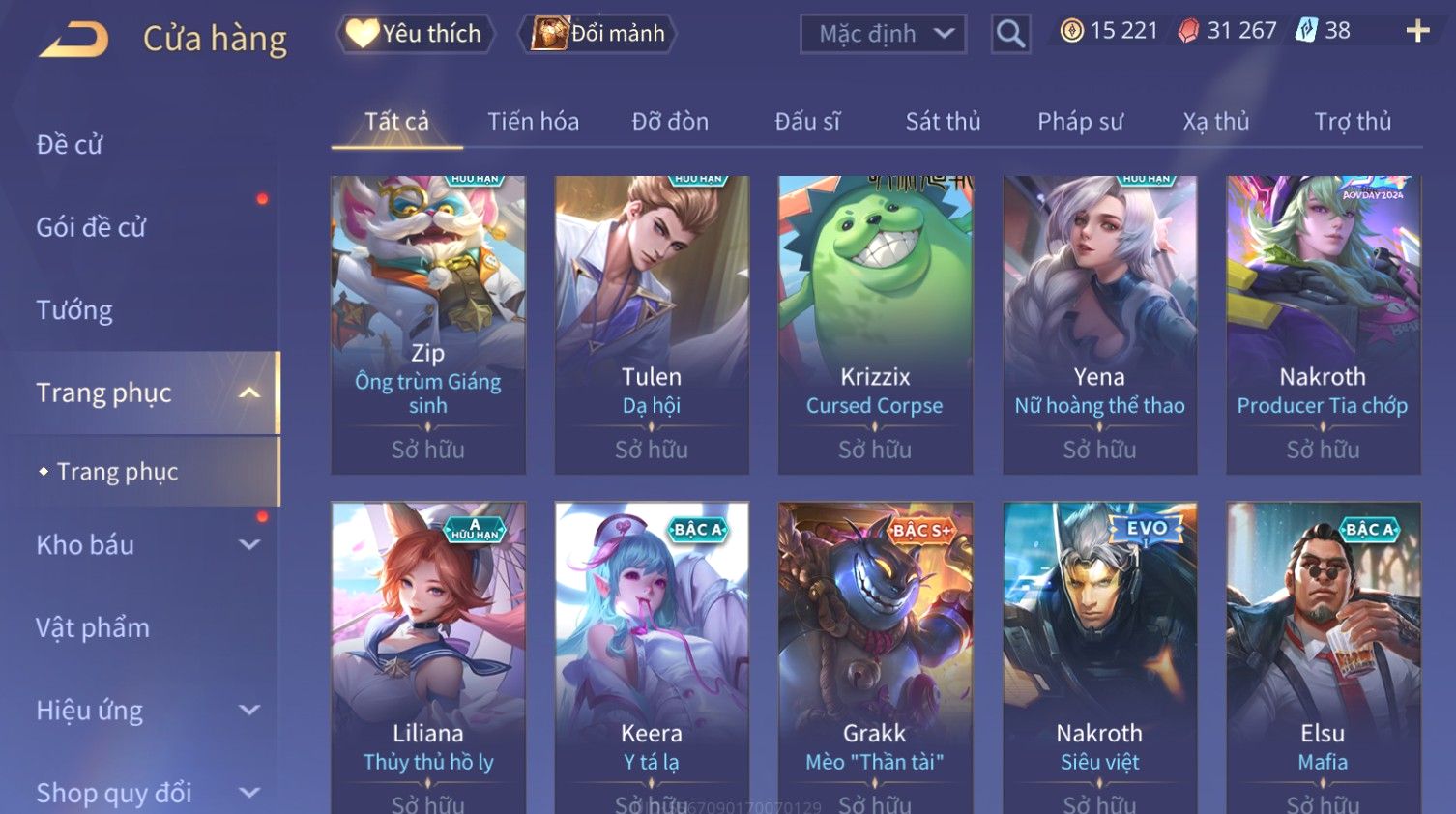Switch to the Tiến hóa tab

(x=533, y=122)
